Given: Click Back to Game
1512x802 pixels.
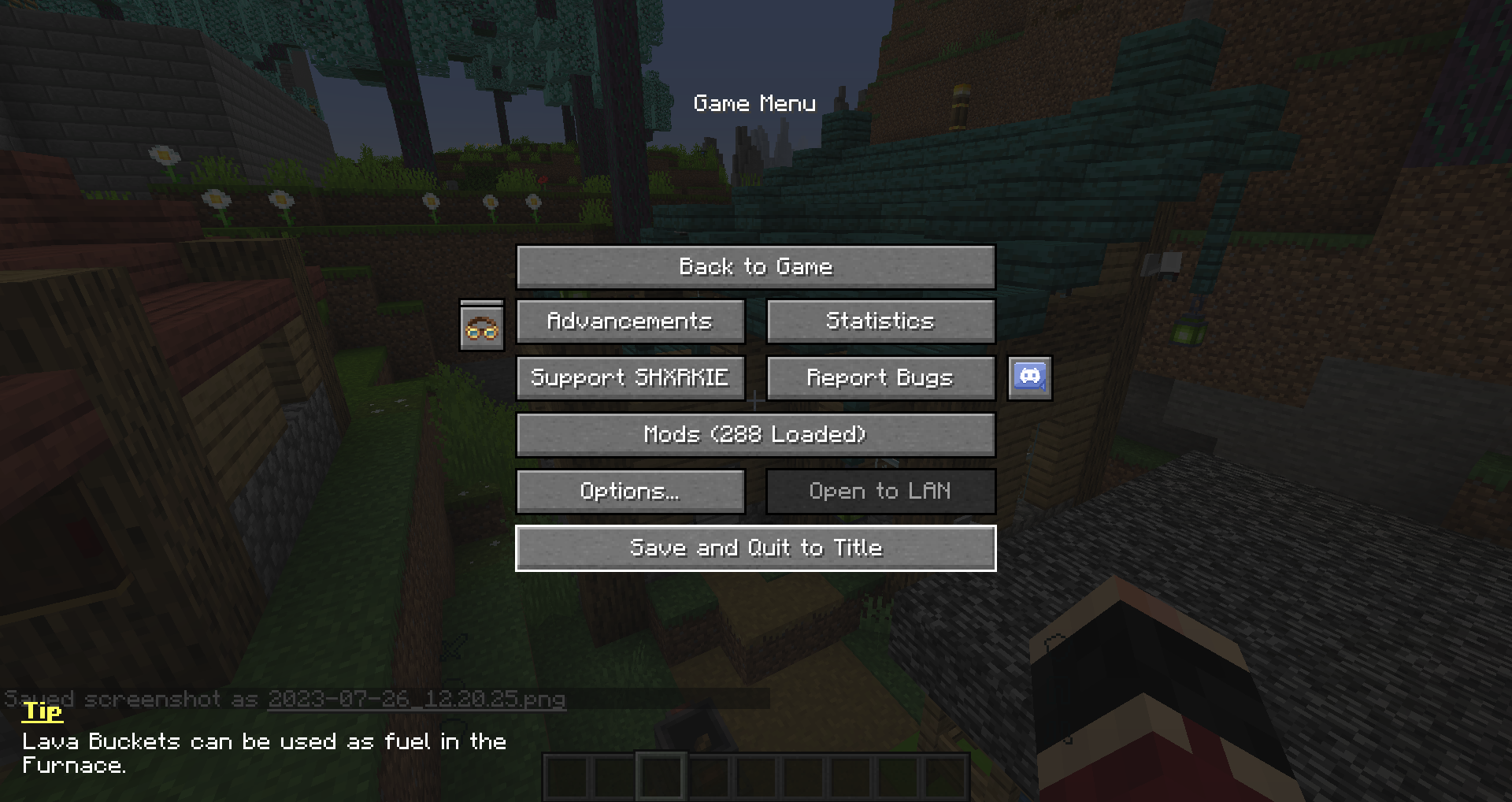Looking at the screenshot, I should coord(755,266).
